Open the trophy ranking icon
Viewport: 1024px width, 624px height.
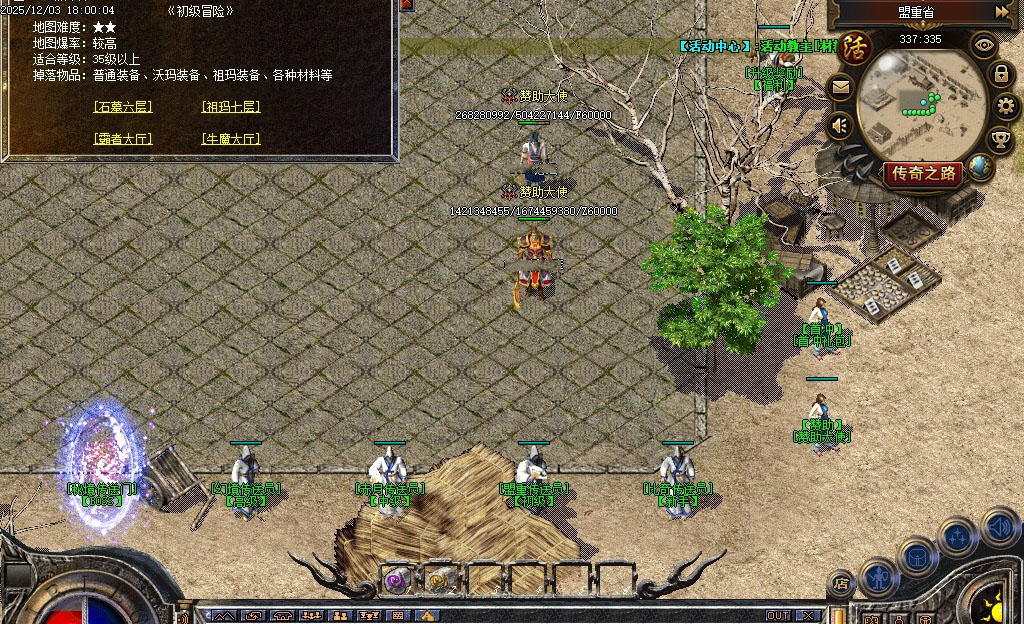(x=1001, y=138)
